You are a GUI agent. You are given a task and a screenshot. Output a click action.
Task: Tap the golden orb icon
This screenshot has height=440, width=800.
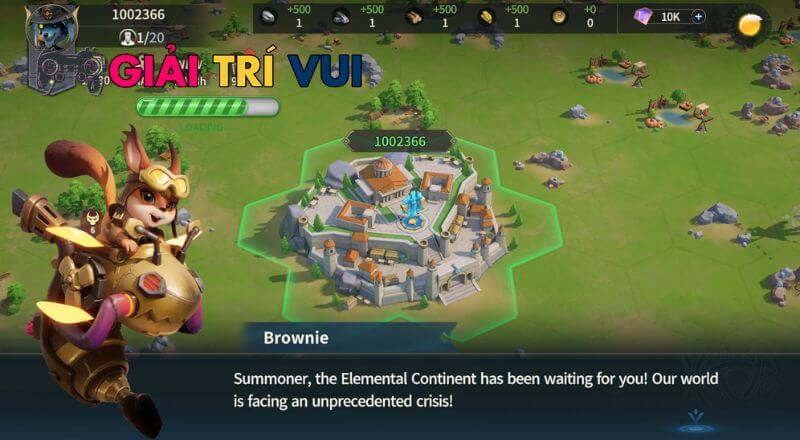pyautogui.click(x=750, y=25)
